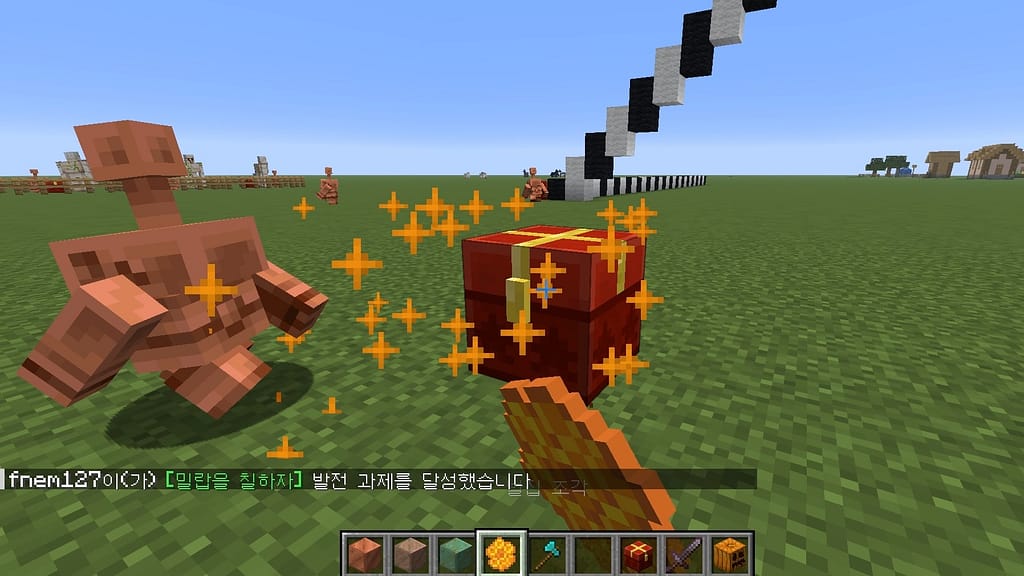Pick the carved pumpkin hotbar slot
The image size is (1024, 576).
tap(727, 552)
